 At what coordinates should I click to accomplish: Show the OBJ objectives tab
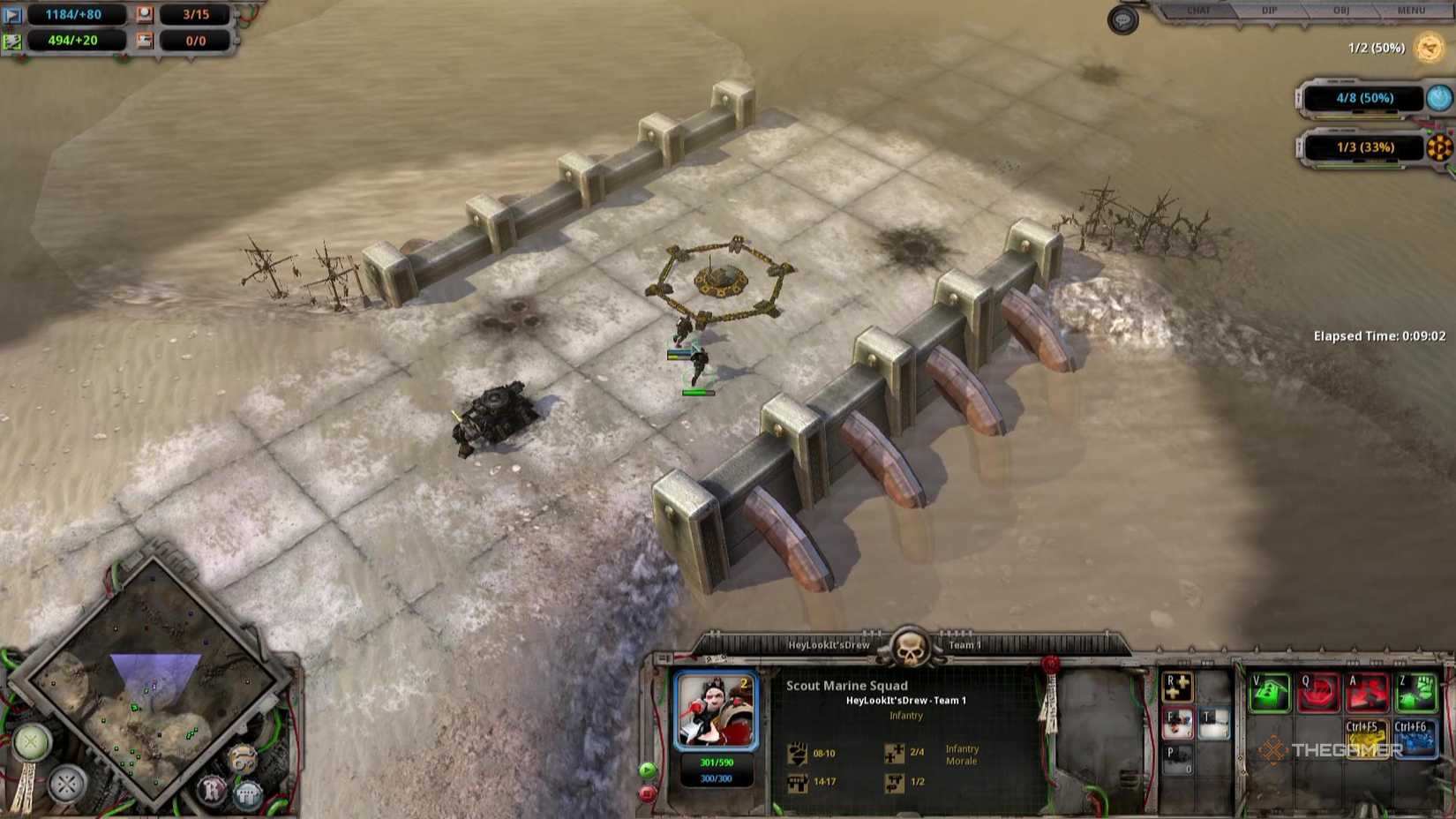point(1340,11)
